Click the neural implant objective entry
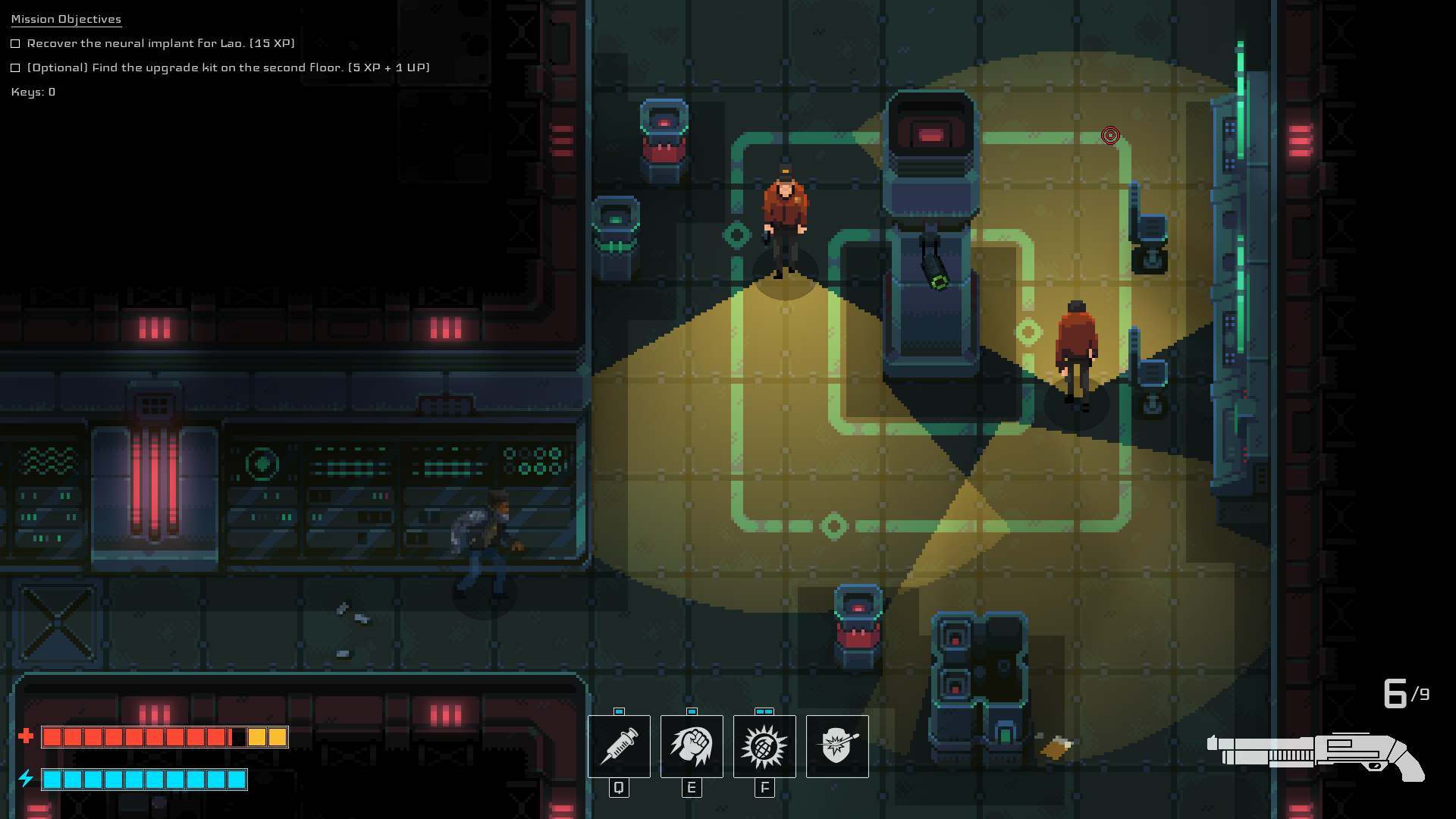 click(x=161, y=43)
